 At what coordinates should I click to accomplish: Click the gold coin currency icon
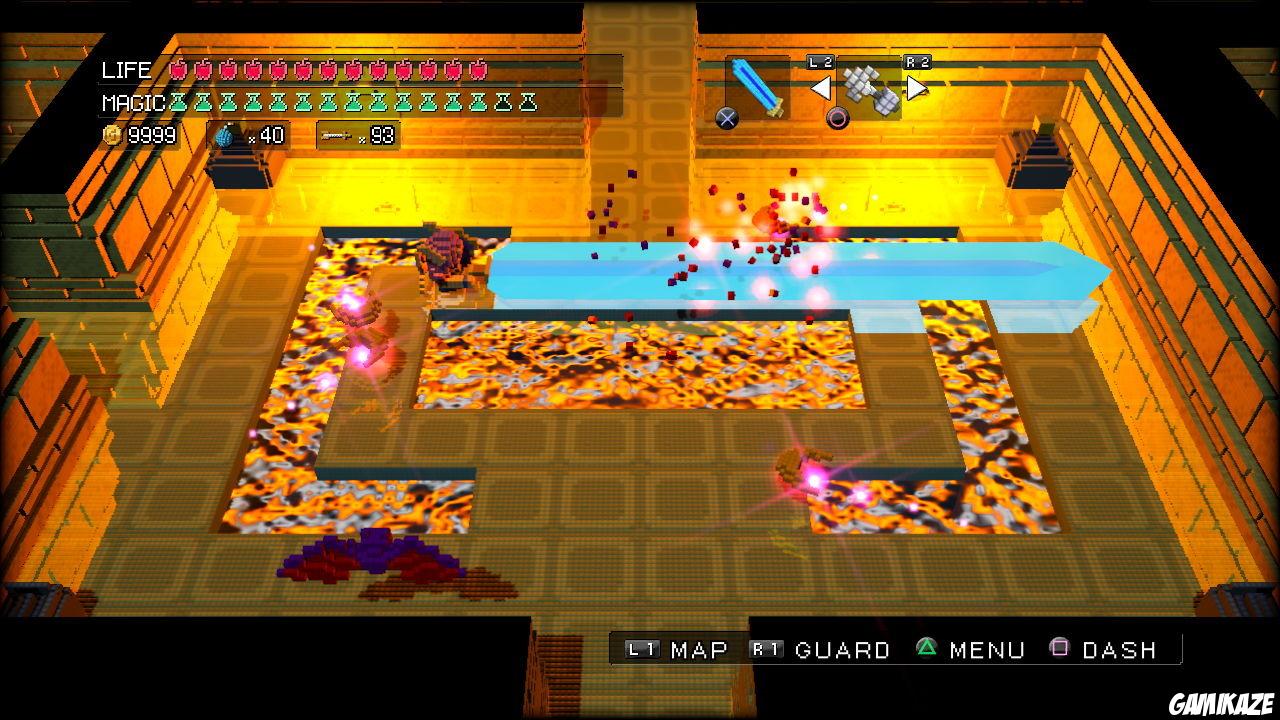[110, 135]
